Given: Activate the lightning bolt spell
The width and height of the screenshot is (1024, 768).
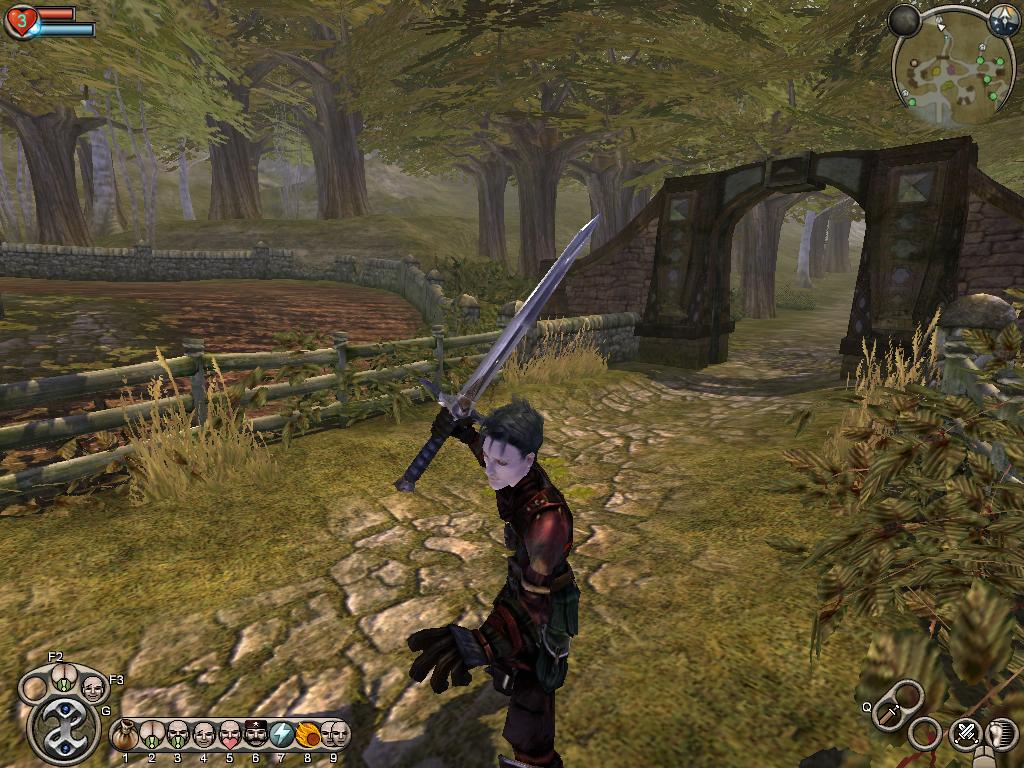Looking at the screenshot, I should coord(282,737).
